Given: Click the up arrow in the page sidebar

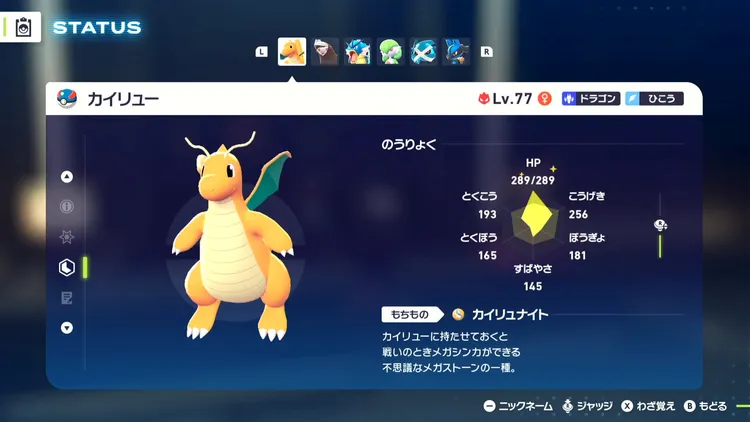Looking at the screenshot, I should point(67,177).
